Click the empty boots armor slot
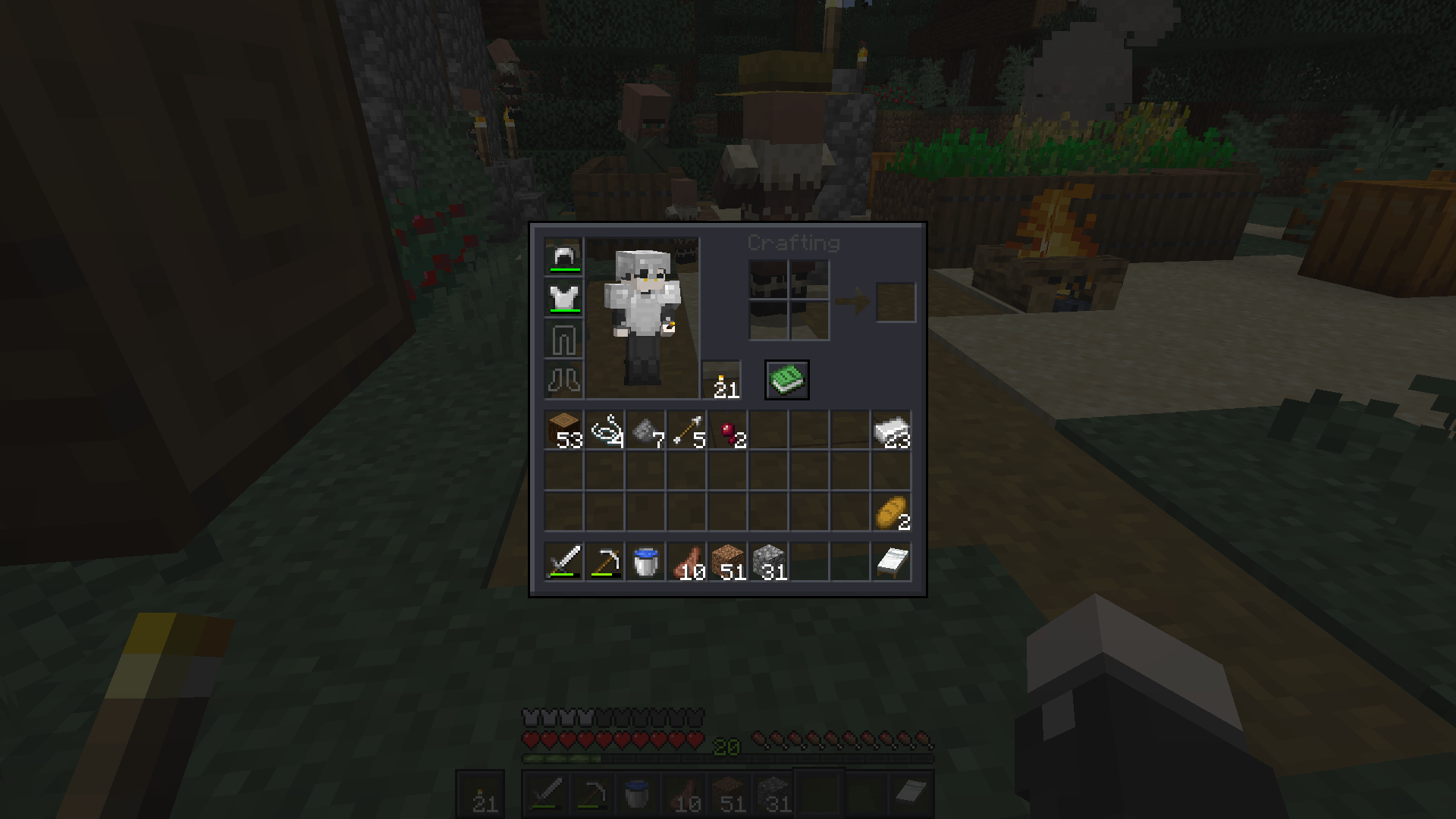The width and height of the screenshot is (1456, 819). [x=563, y=380]
